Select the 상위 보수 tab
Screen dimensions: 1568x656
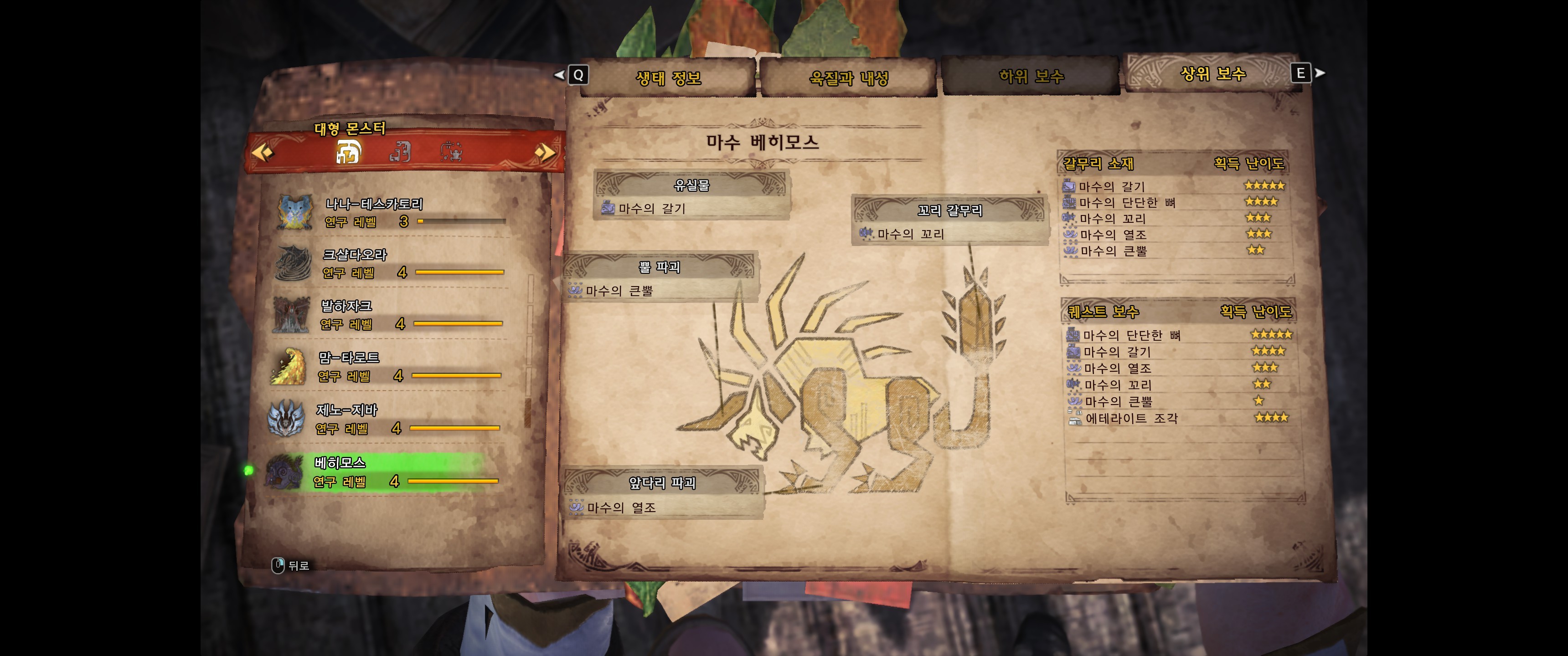coord(1212,74)
